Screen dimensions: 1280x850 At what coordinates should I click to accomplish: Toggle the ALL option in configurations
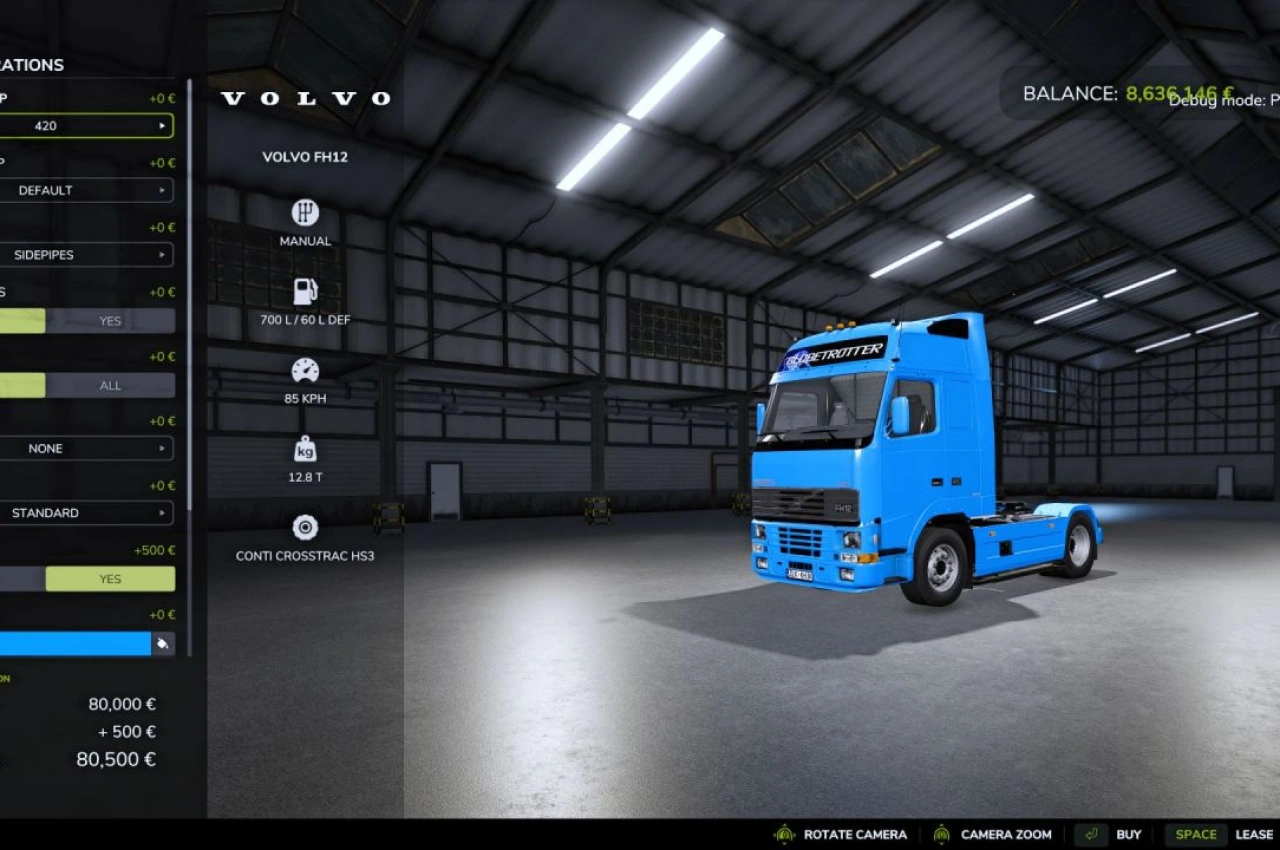(110, 385)
